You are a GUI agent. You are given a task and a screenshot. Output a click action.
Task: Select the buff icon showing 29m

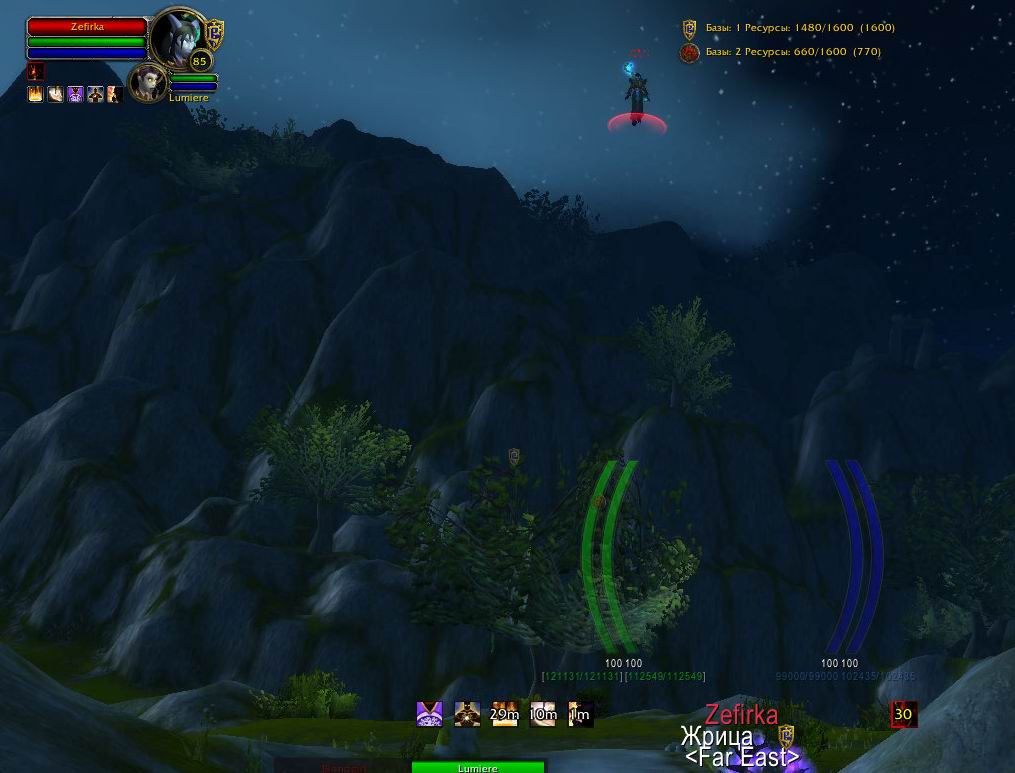[x=504, y=714]
